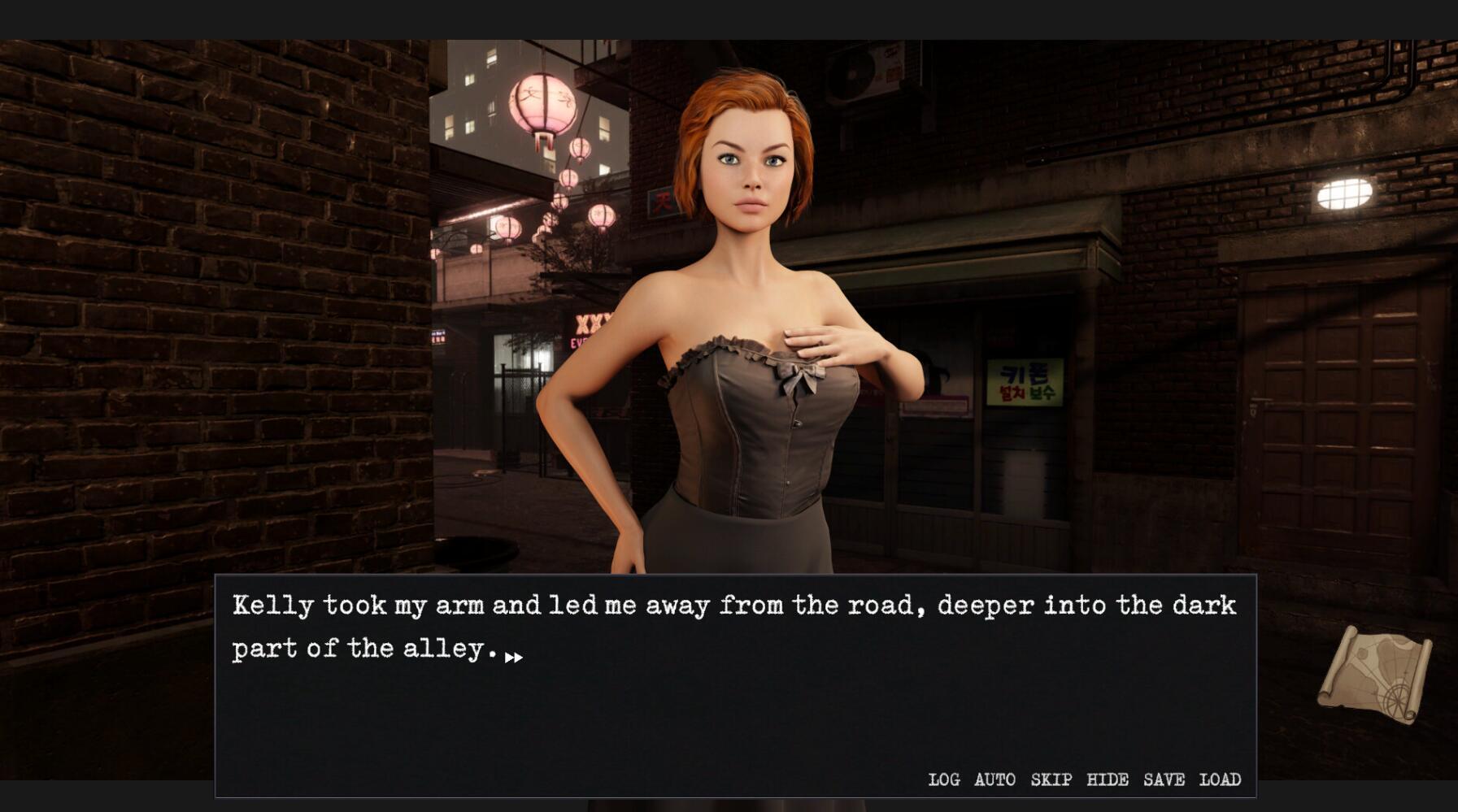Select SAVE from the quick menu bar
1458x812 pixels.
(1164, 779)
